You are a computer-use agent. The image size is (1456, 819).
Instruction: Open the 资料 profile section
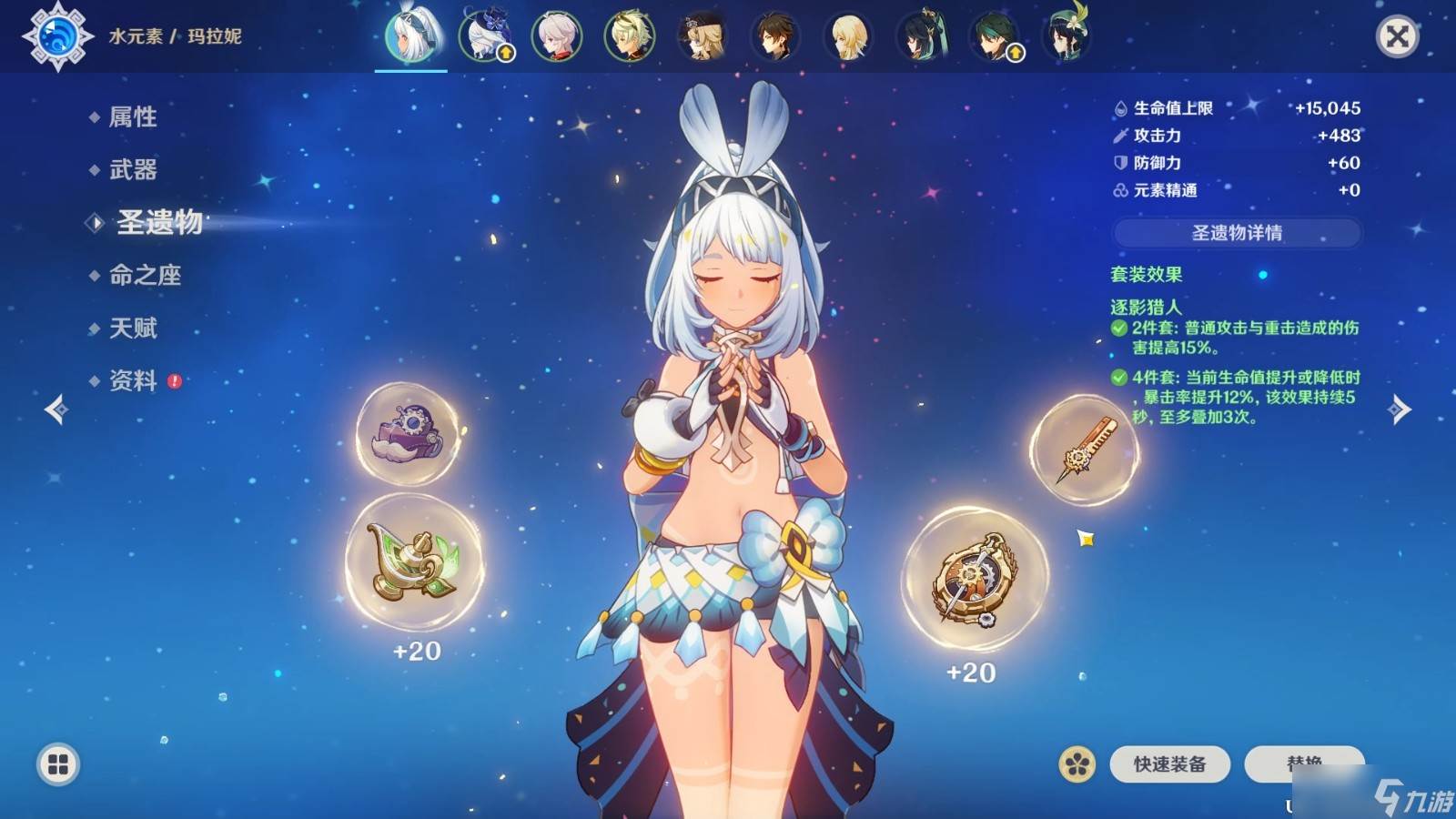coord(133,380)
